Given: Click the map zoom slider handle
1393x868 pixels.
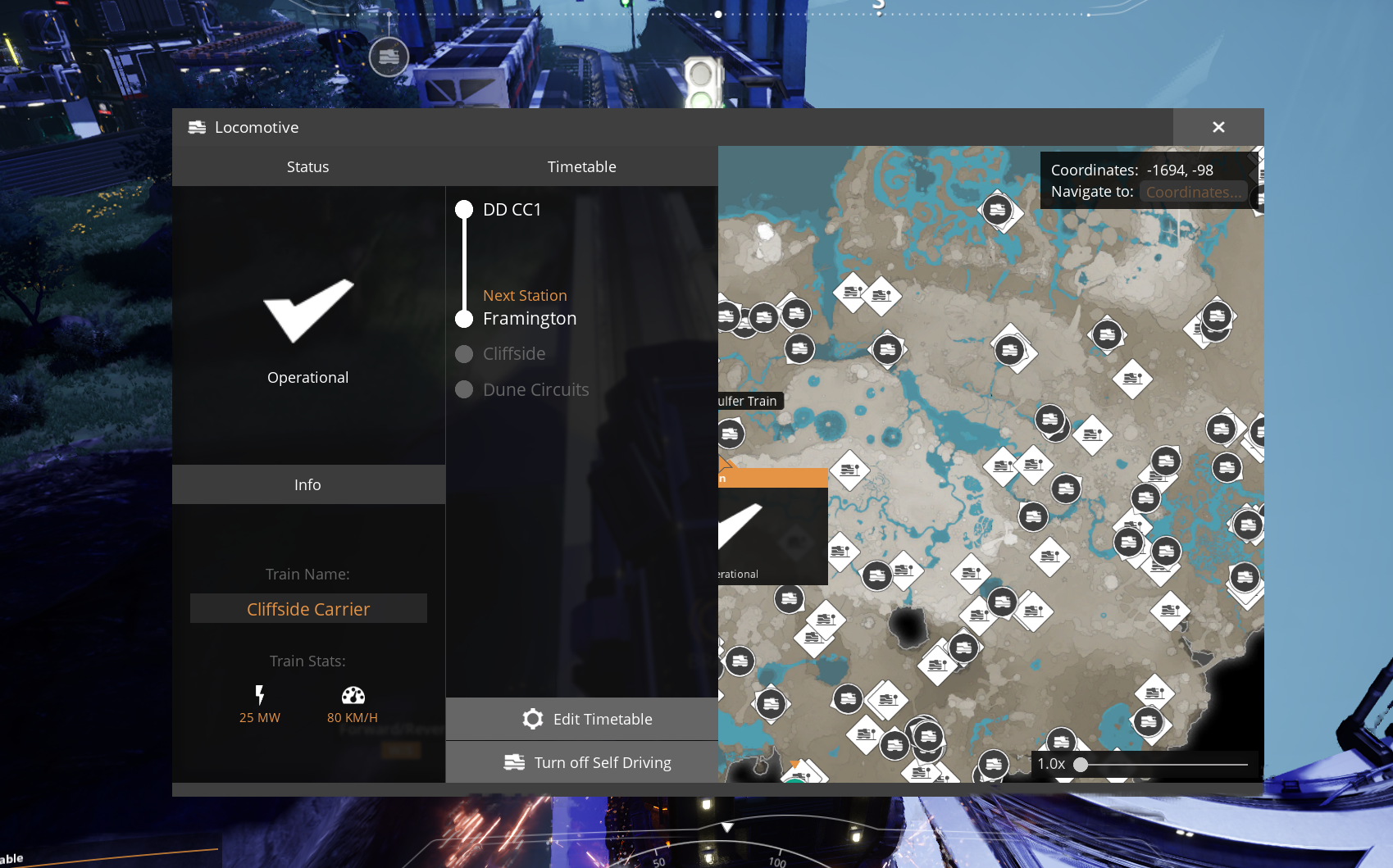Looking at the screenshot, I should click(1081, 765).
